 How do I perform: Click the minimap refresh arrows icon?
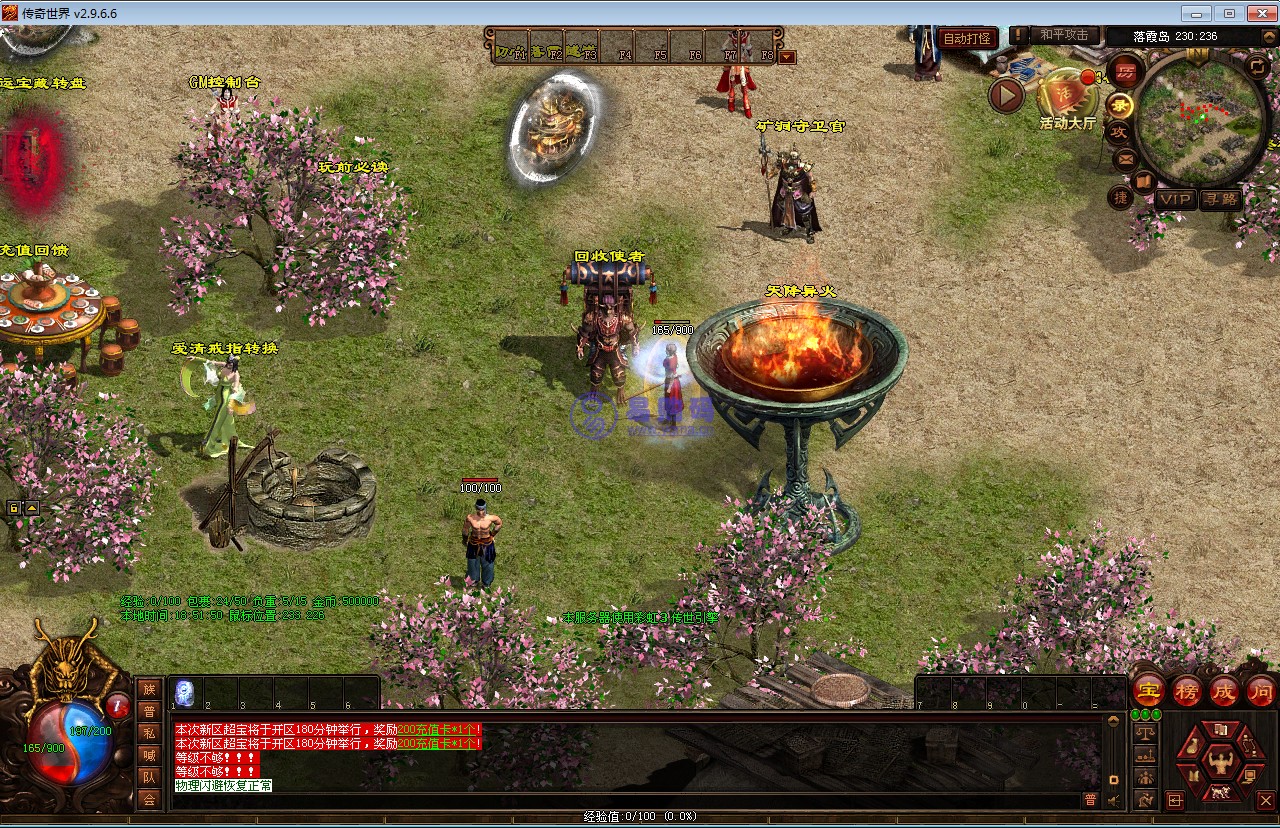[x=1257, y=66]
